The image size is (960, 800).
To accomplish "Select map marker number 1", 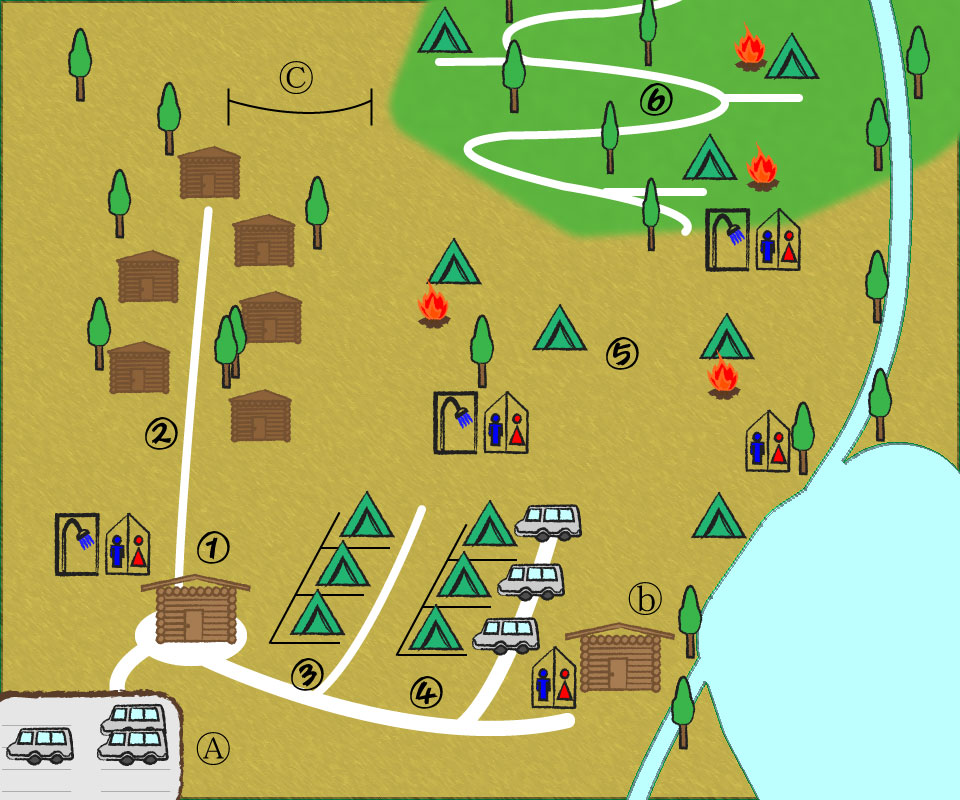I will (x=213, y=547).
